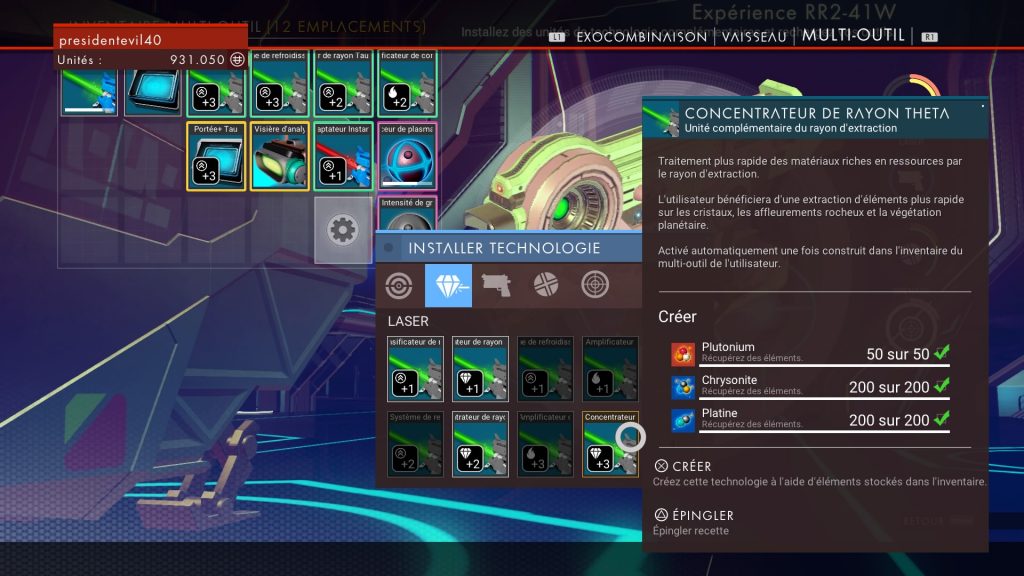
Task: Select the red laser +1 slot
Action: pos(343,156)
